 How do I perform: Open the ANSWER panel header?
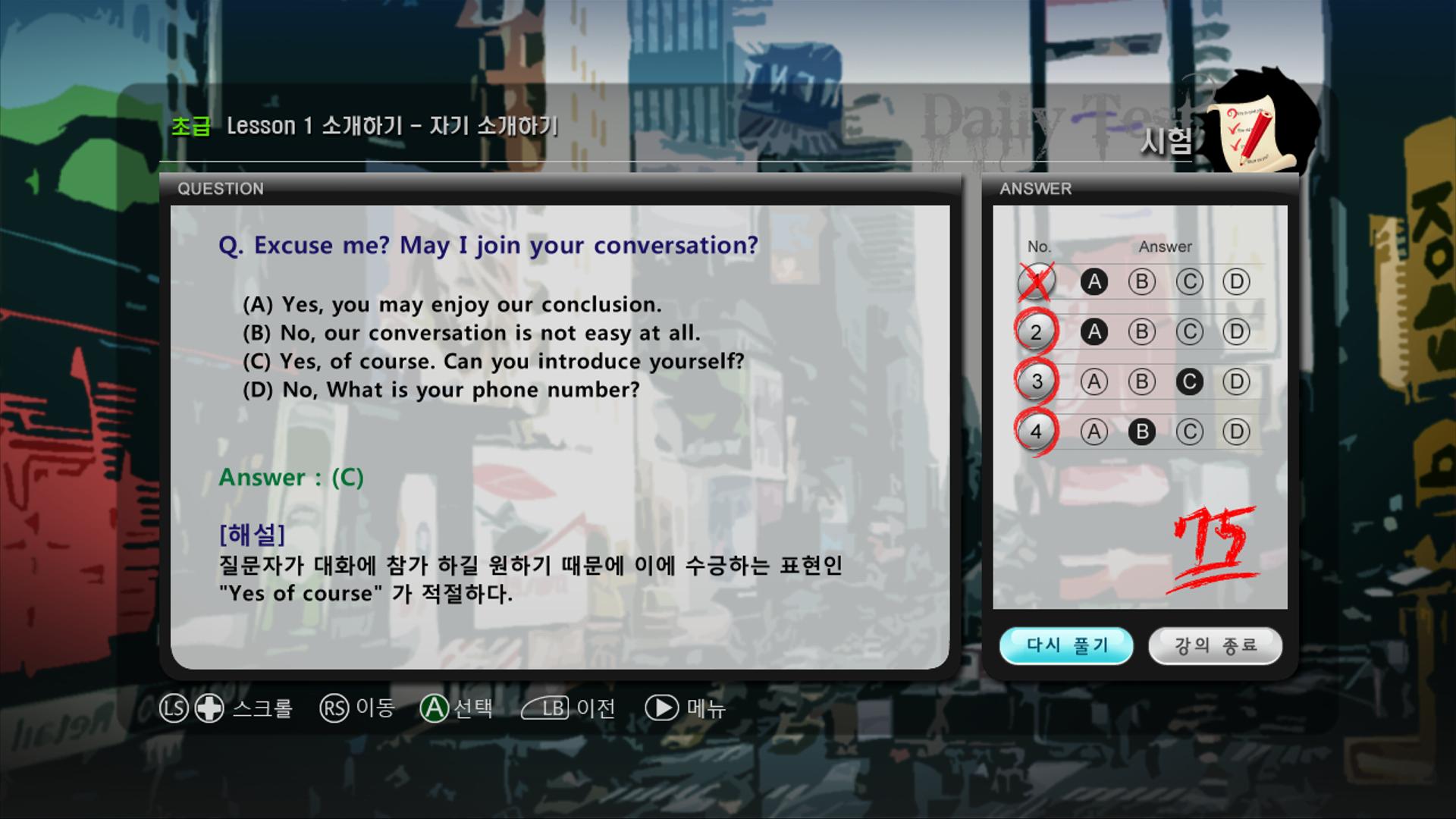[1036, 189]
